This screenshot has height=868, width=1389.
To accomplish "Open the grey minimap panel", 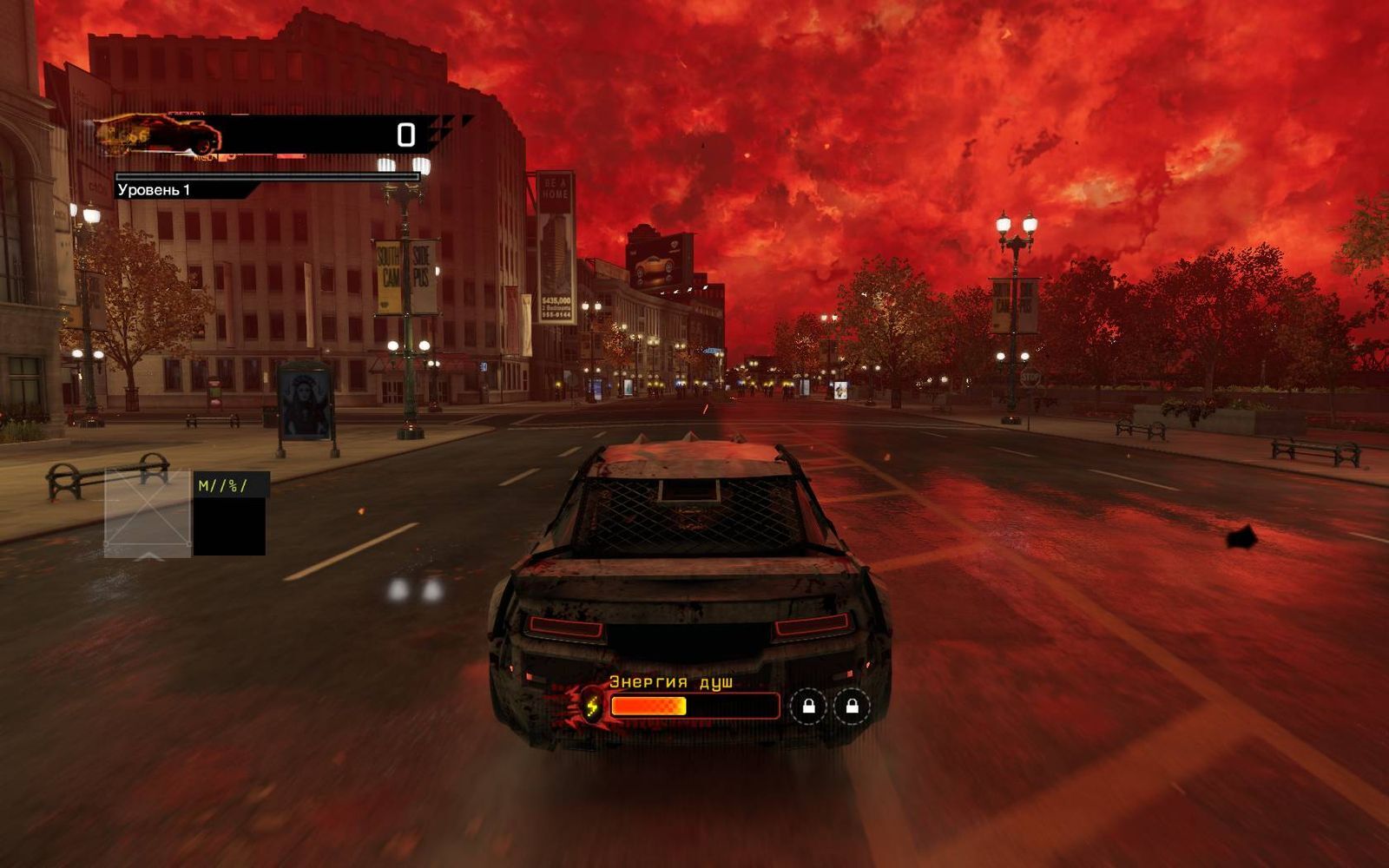I will tap(148, 513).
